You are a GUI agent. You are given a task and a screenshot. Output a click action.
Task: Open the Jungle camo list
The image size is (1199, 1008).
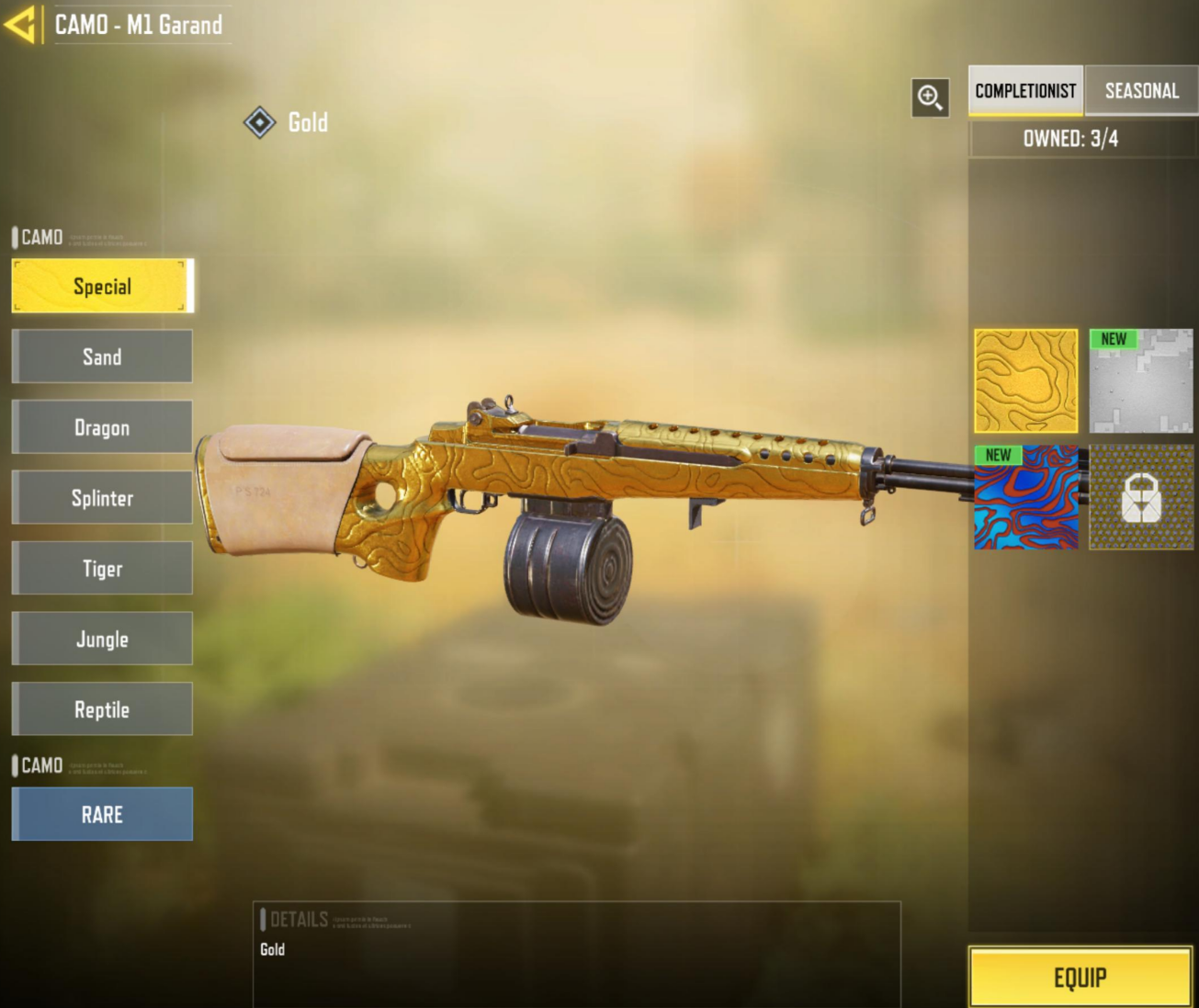click(101, 638)
